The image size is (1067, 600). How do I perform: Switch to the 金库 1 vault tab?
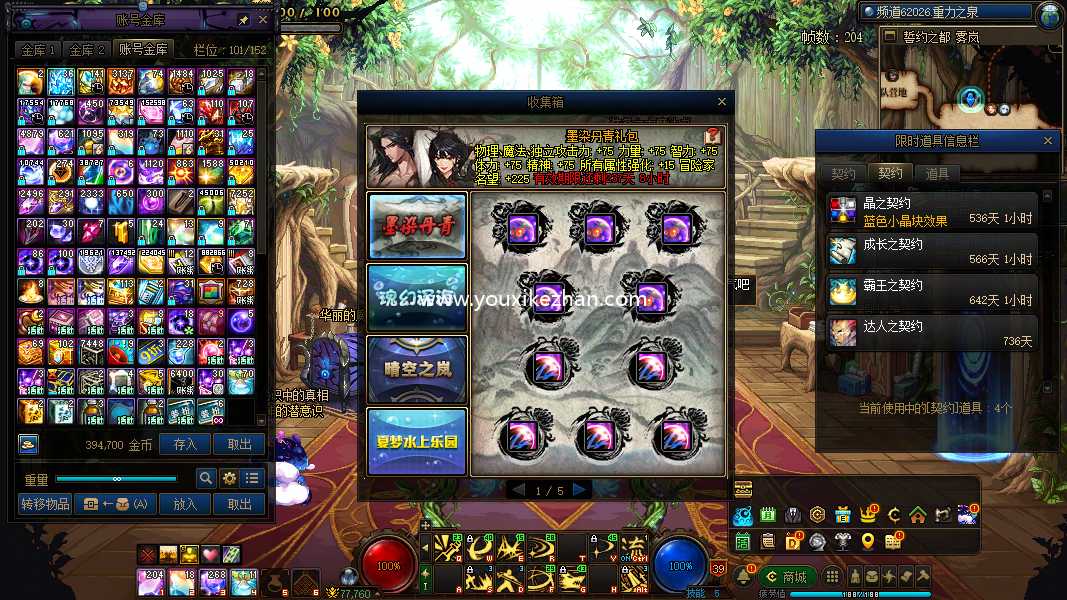(39, 49)
